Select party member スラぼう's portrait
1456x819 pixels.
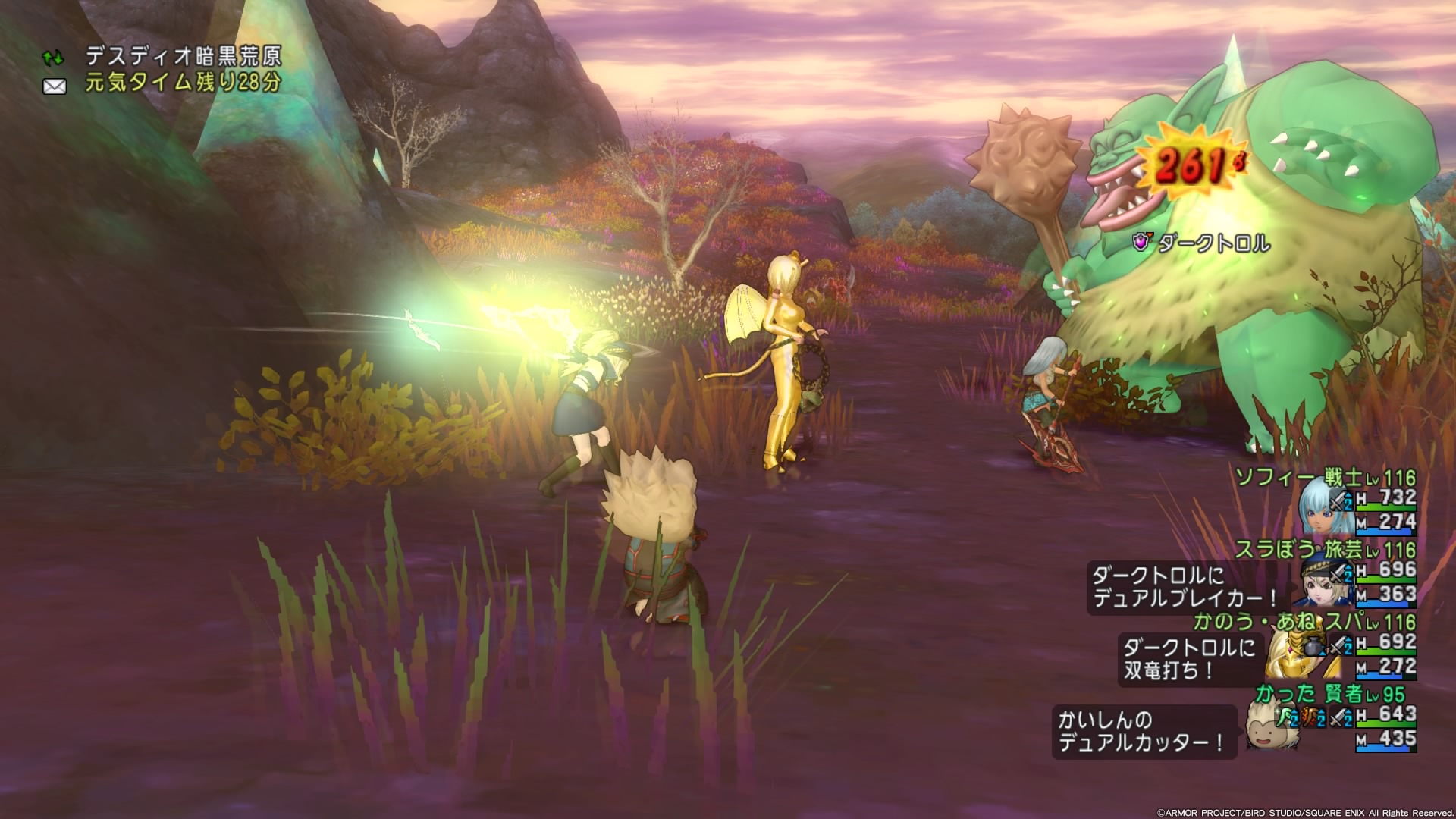[x=1323, y=582]
